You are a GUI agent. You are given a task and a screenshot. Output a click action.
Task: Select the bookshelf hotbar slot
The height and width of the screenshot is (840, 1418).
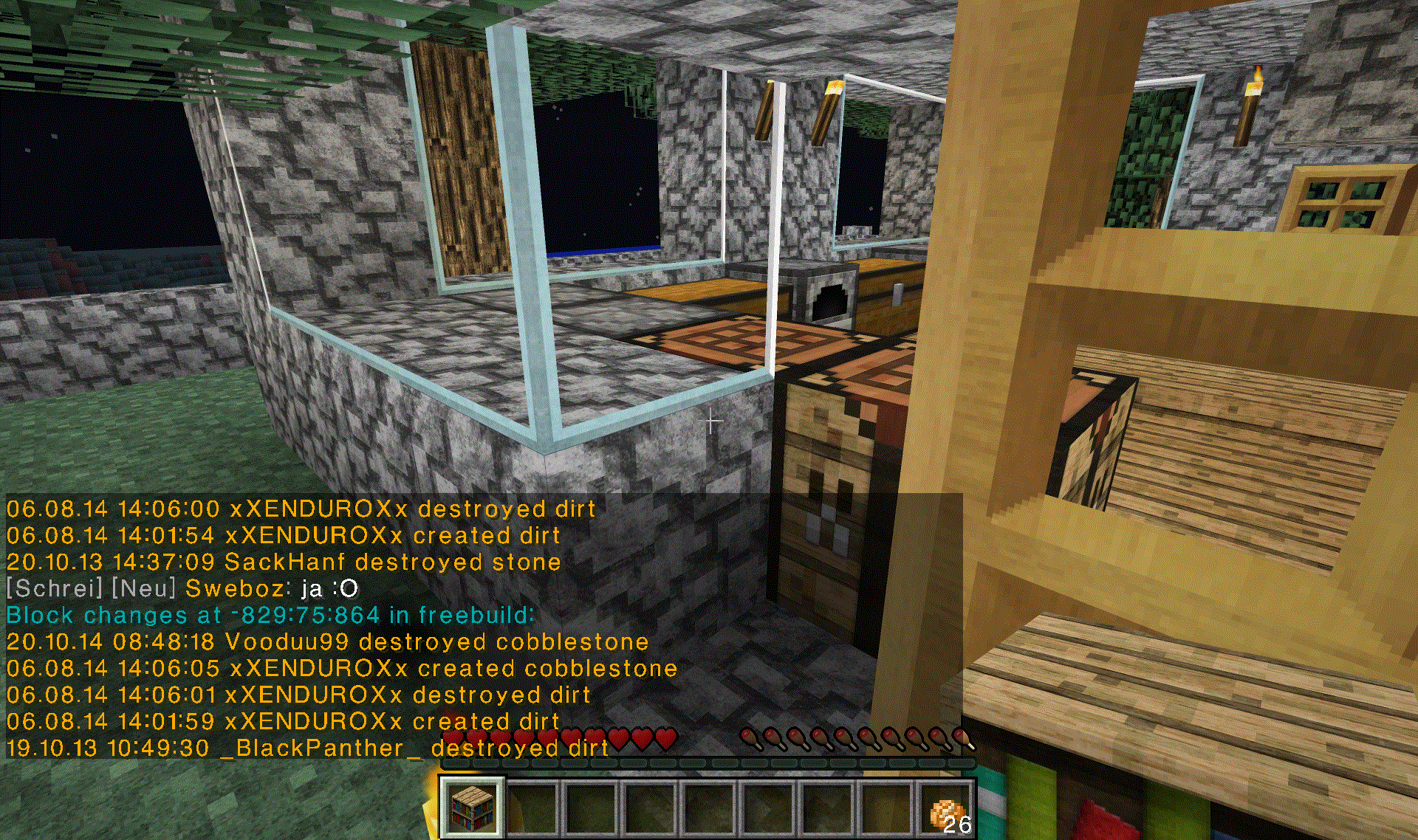coord(473,808)
